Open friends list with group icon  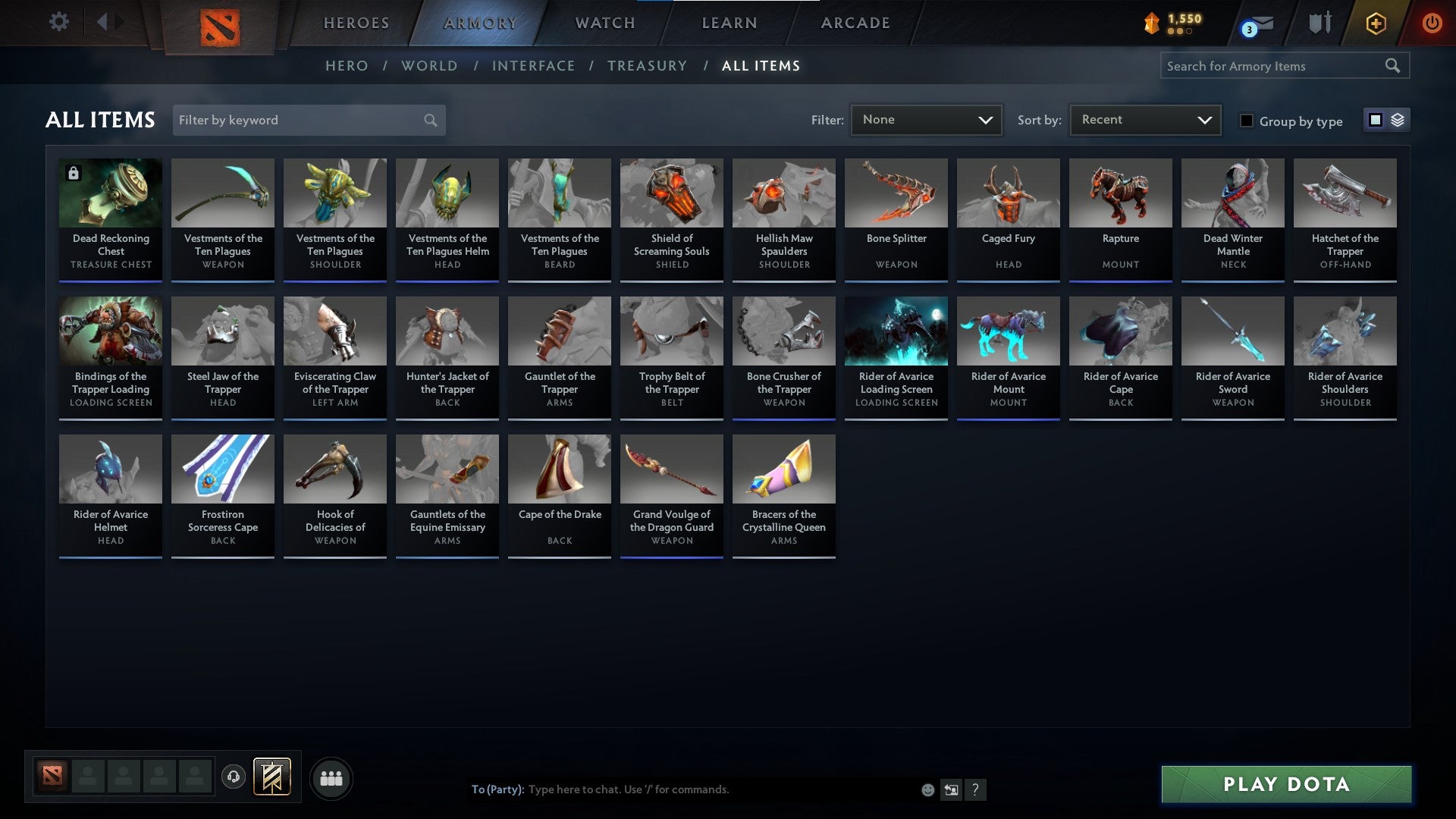click(x=331, y=777)
